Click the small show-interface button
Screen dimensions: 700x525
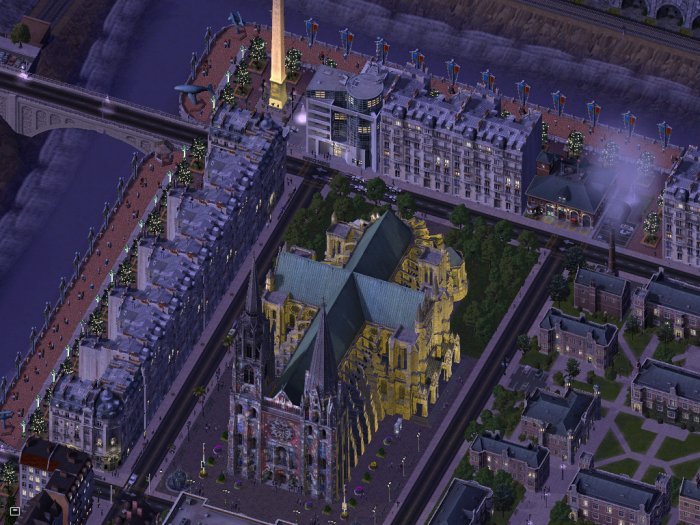[14, 511]
